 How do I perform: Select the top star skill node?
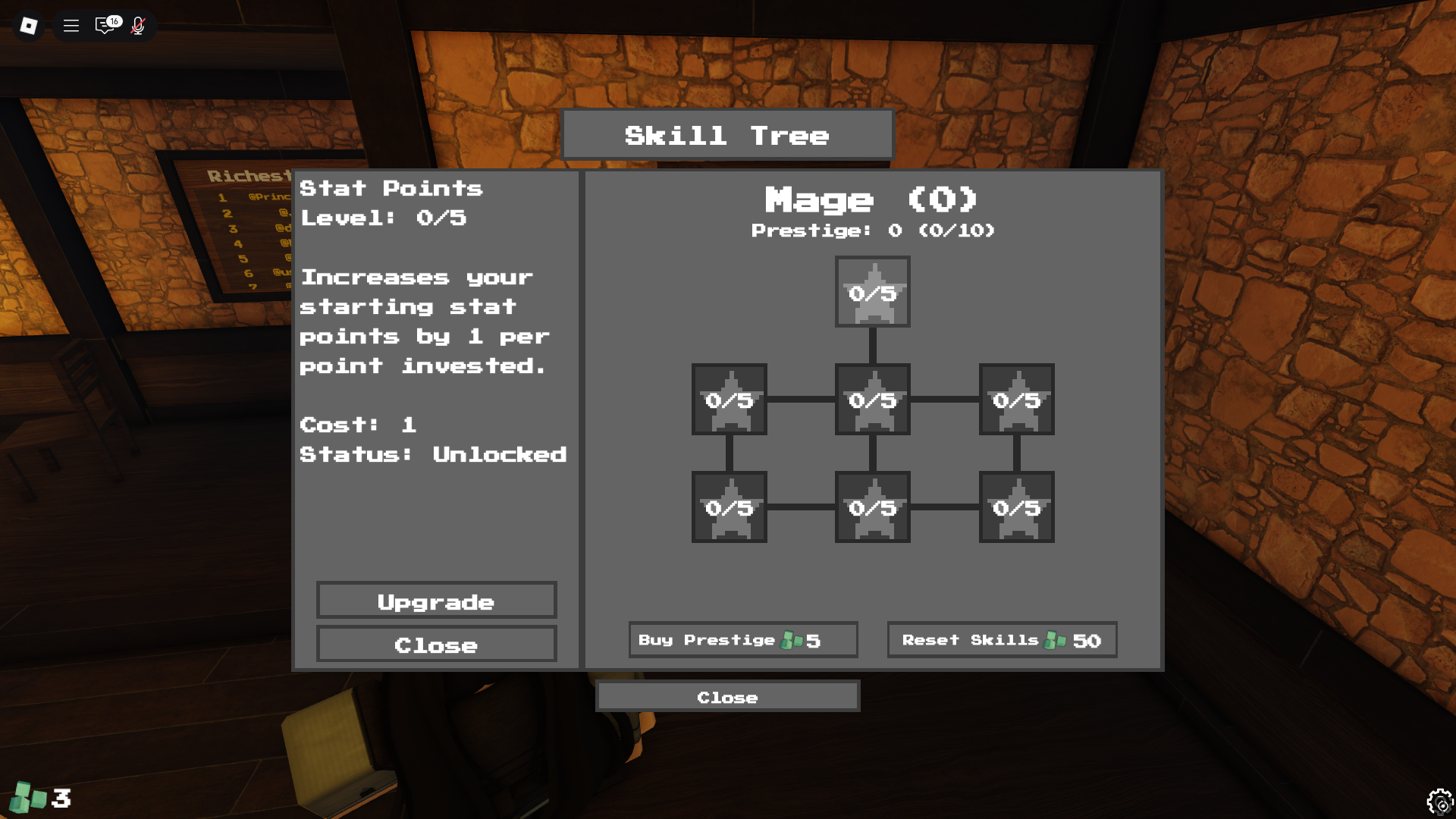[872, 292]
